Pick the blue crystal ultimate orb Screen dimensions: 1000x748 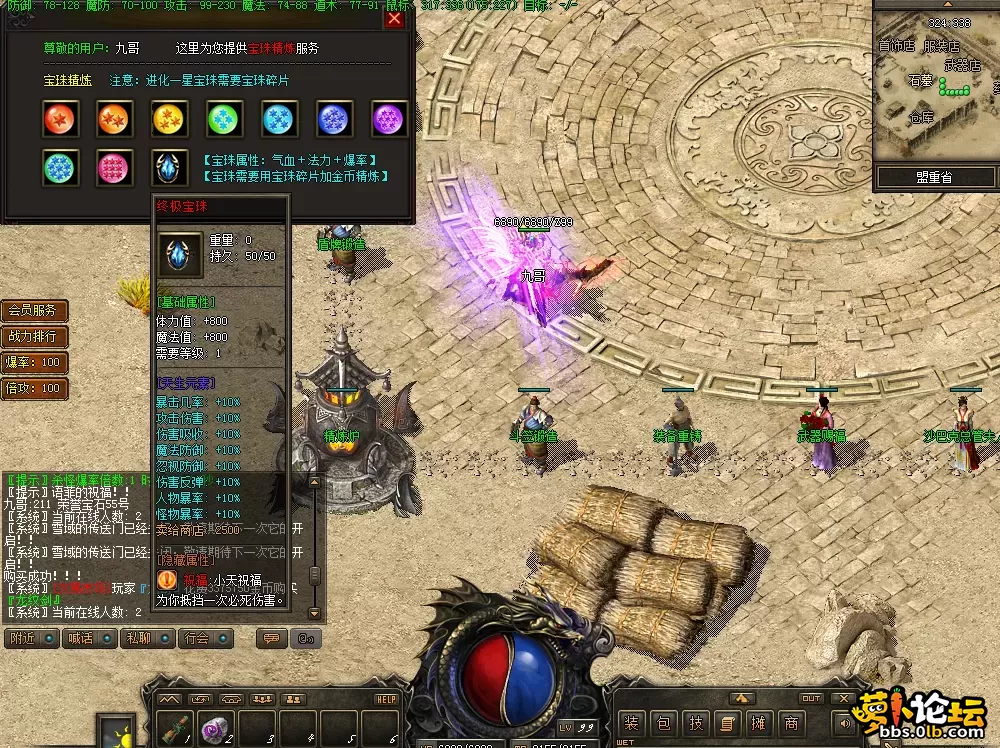(170, 167)
